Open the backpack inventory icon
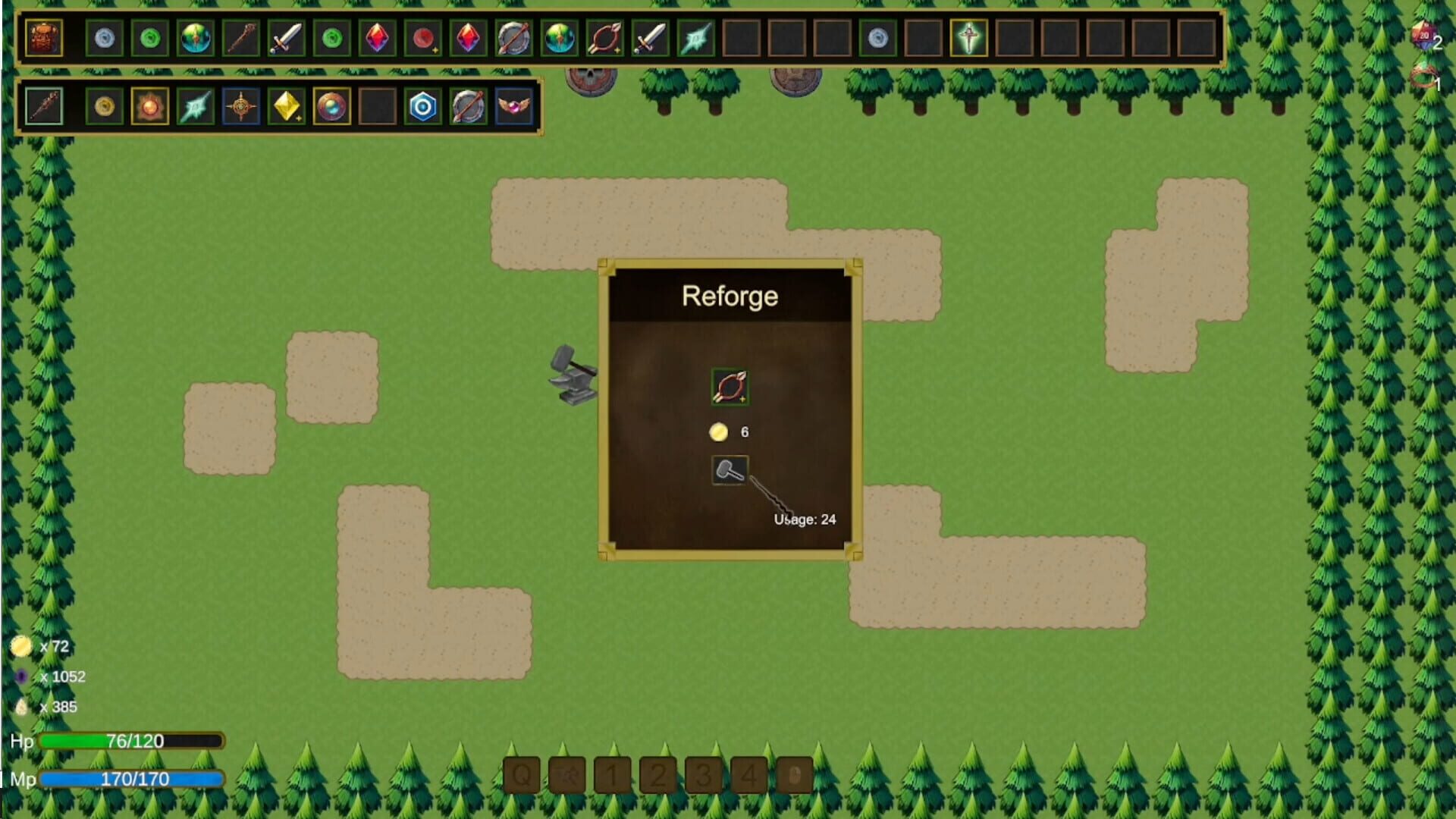Viewport: 1456px width, 819px height. tap(43, 39)
